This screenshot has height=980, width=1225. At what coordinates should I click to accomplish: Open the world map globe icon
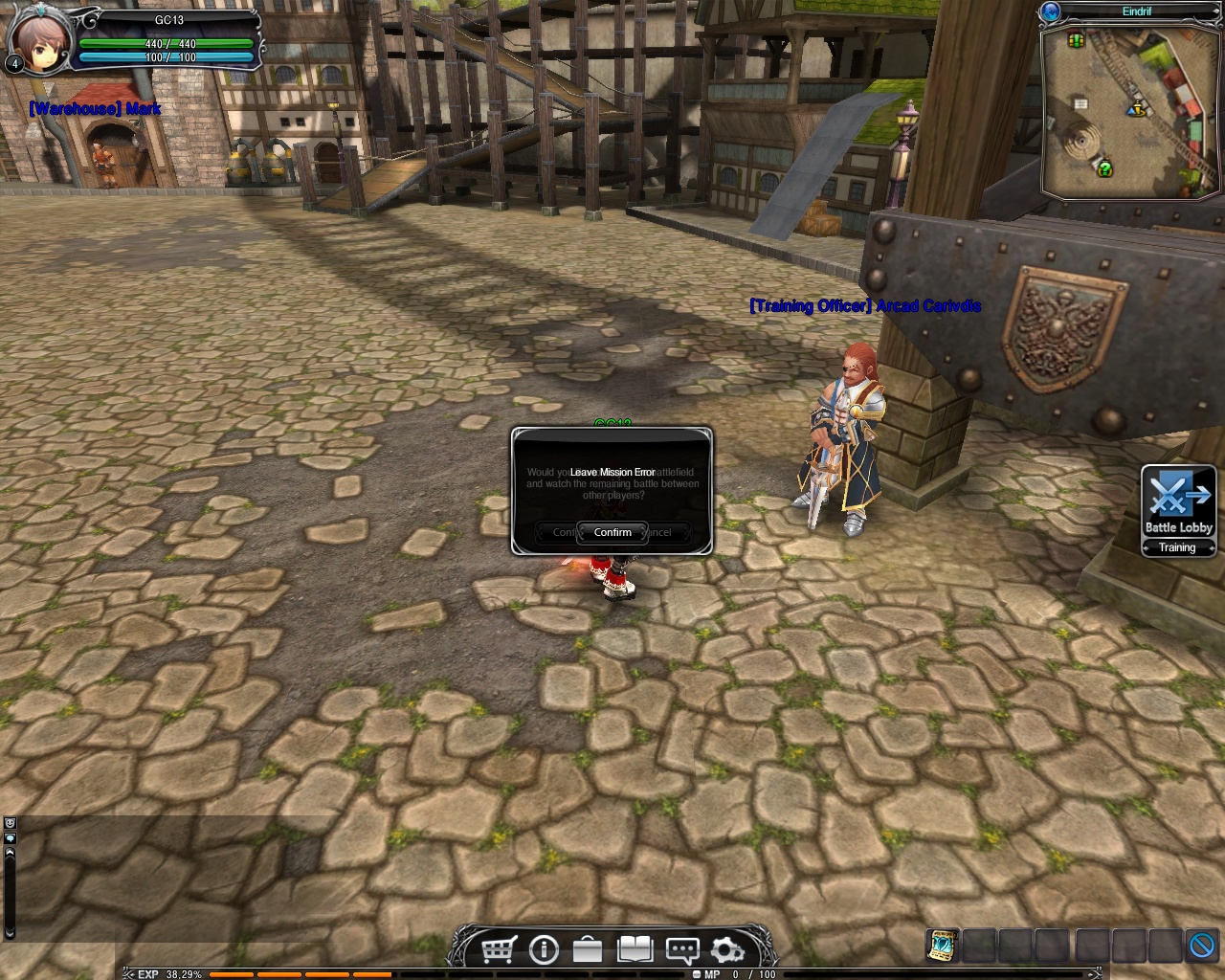click(1051, 11)
